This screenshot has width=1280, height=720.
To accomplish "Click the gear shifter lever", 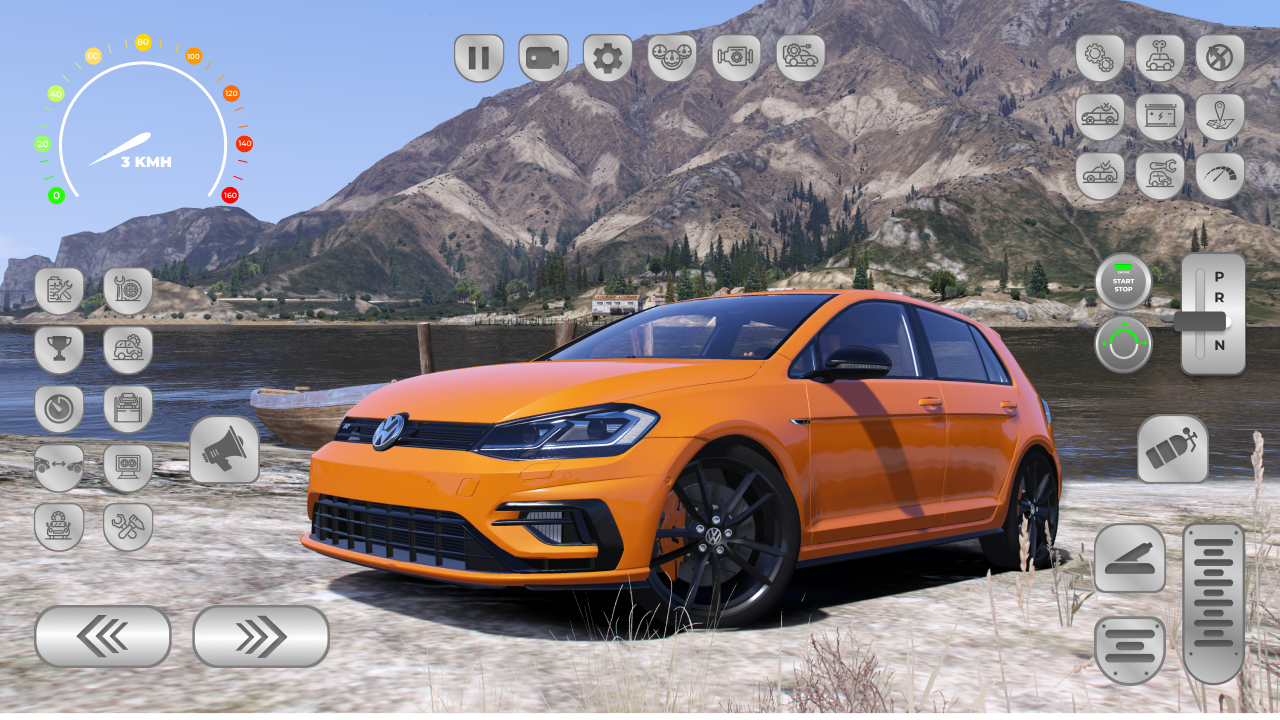I will tap(1200, 321).
